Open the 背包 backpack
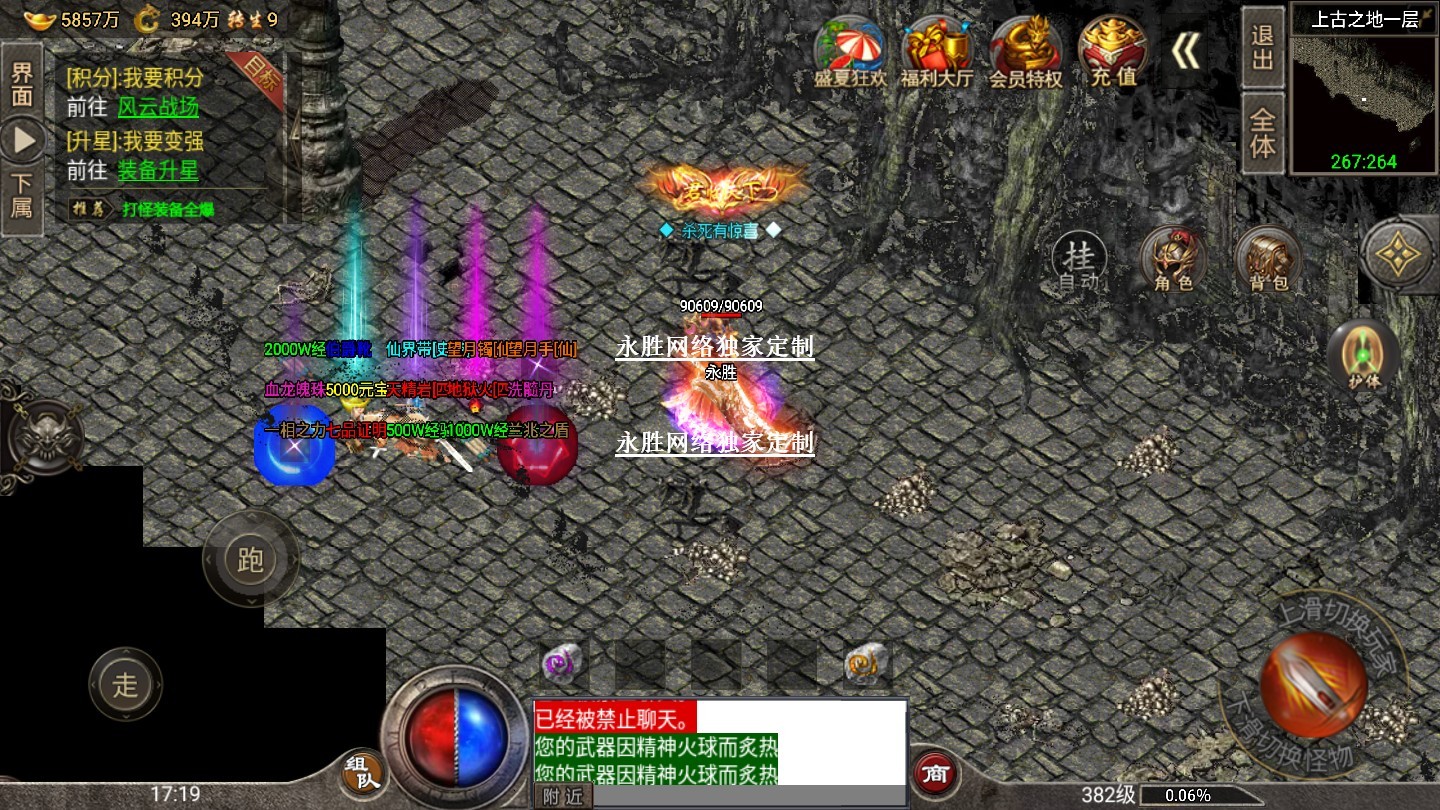Screen dimensions: 1440x810 [1268, 260]
